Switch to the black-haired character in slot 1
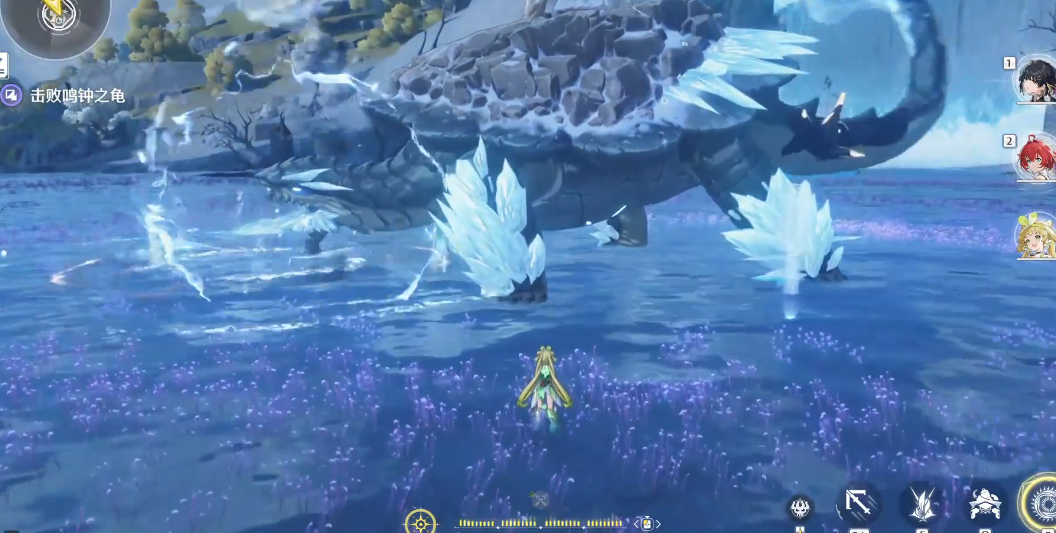1056x533 pixels. click(x=1035, y=82)
